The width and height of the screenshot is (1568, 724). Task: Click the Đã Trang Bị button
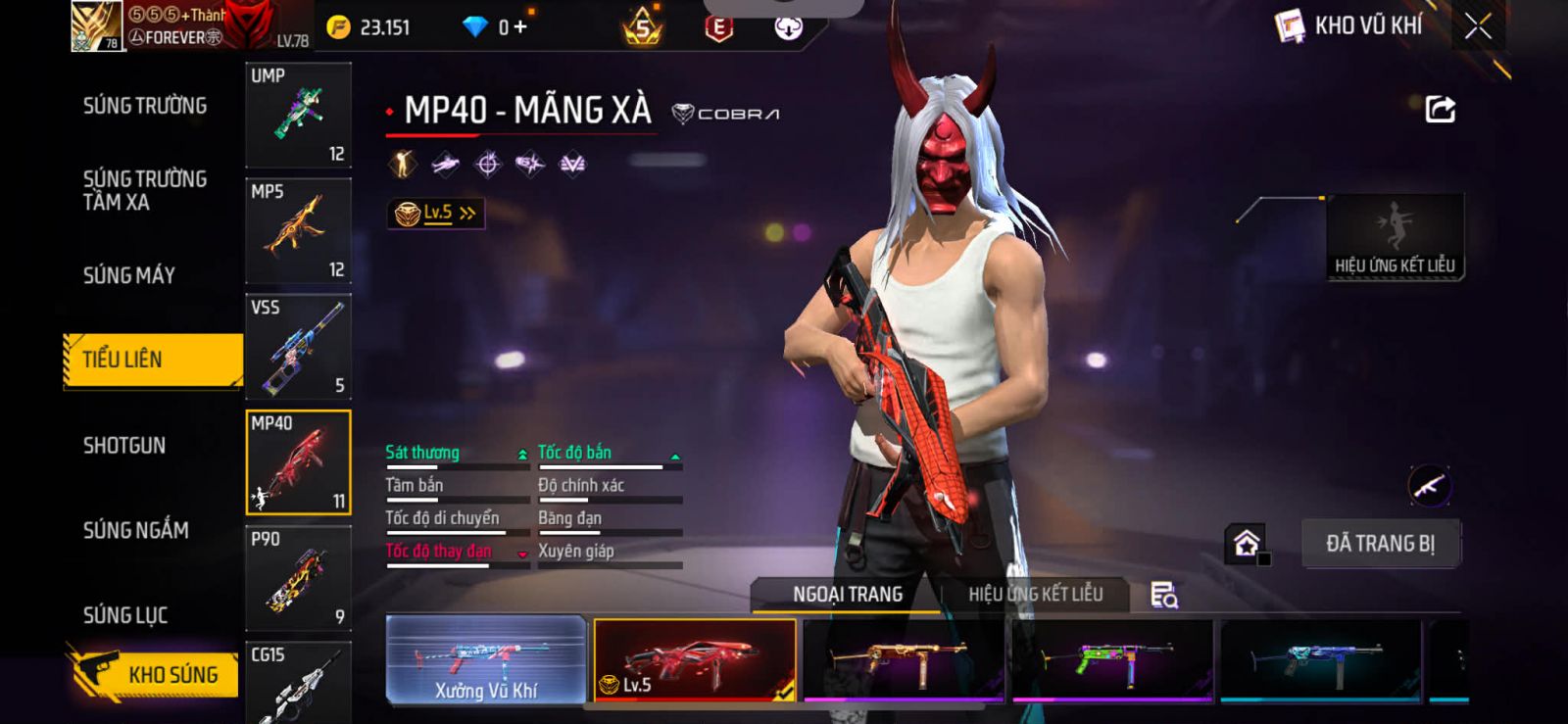click(x=1380, y=544)
